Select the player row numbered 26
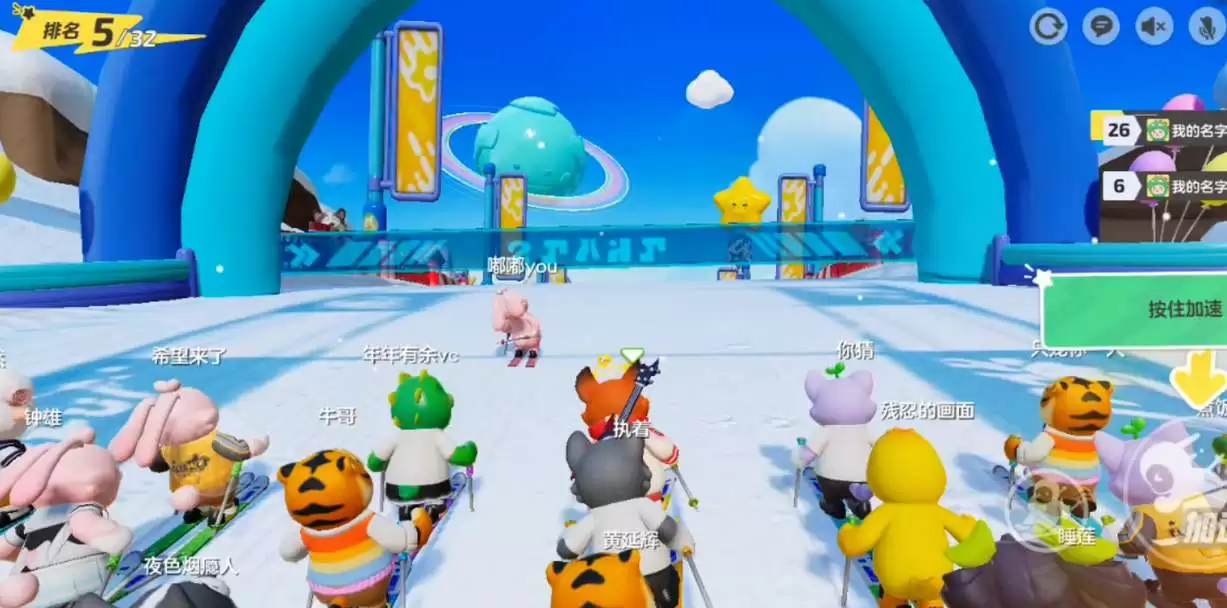 [1160, 130]
